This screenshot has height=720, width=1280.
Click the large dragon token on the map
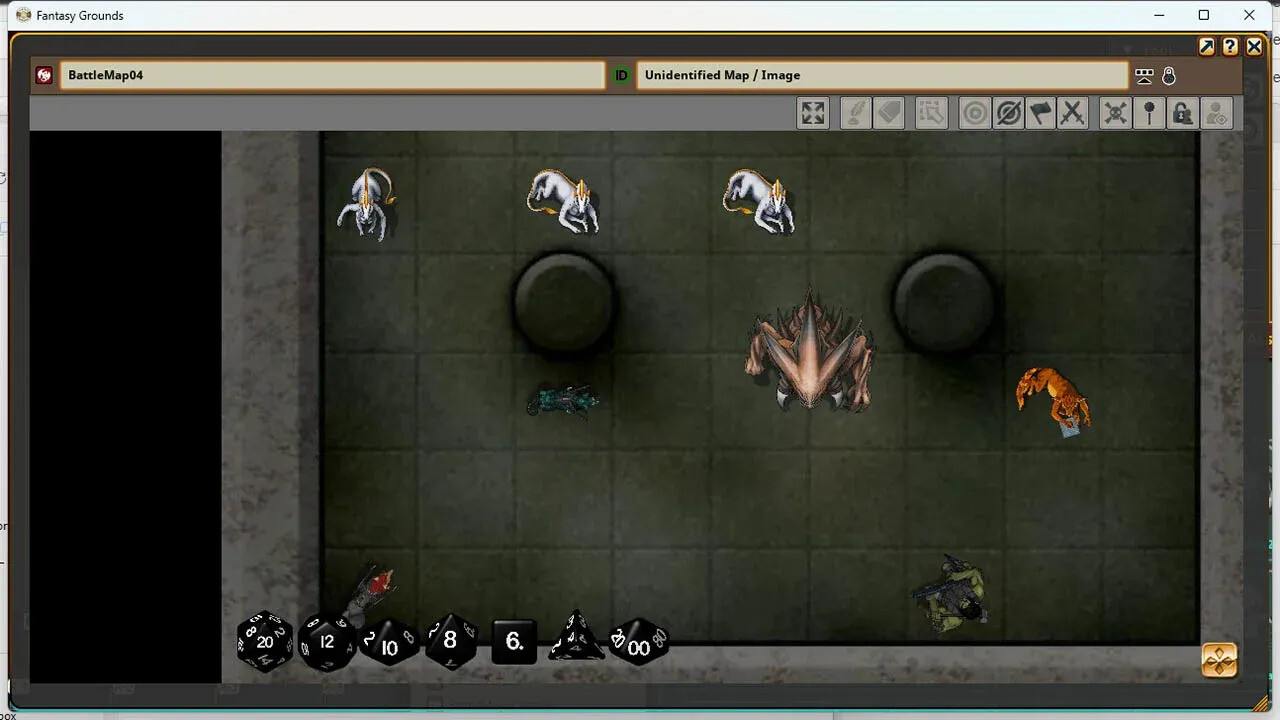tap(810, 350)
